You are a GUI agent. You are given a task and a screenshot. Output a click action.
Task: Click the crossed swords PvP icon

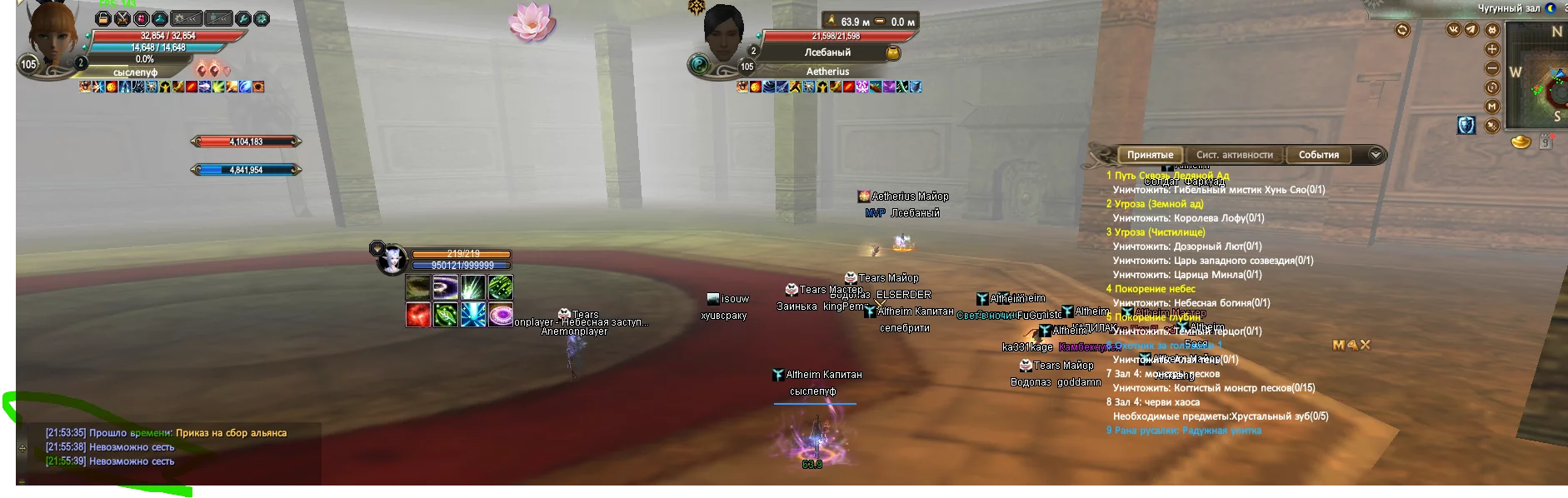tap(122, 18)
